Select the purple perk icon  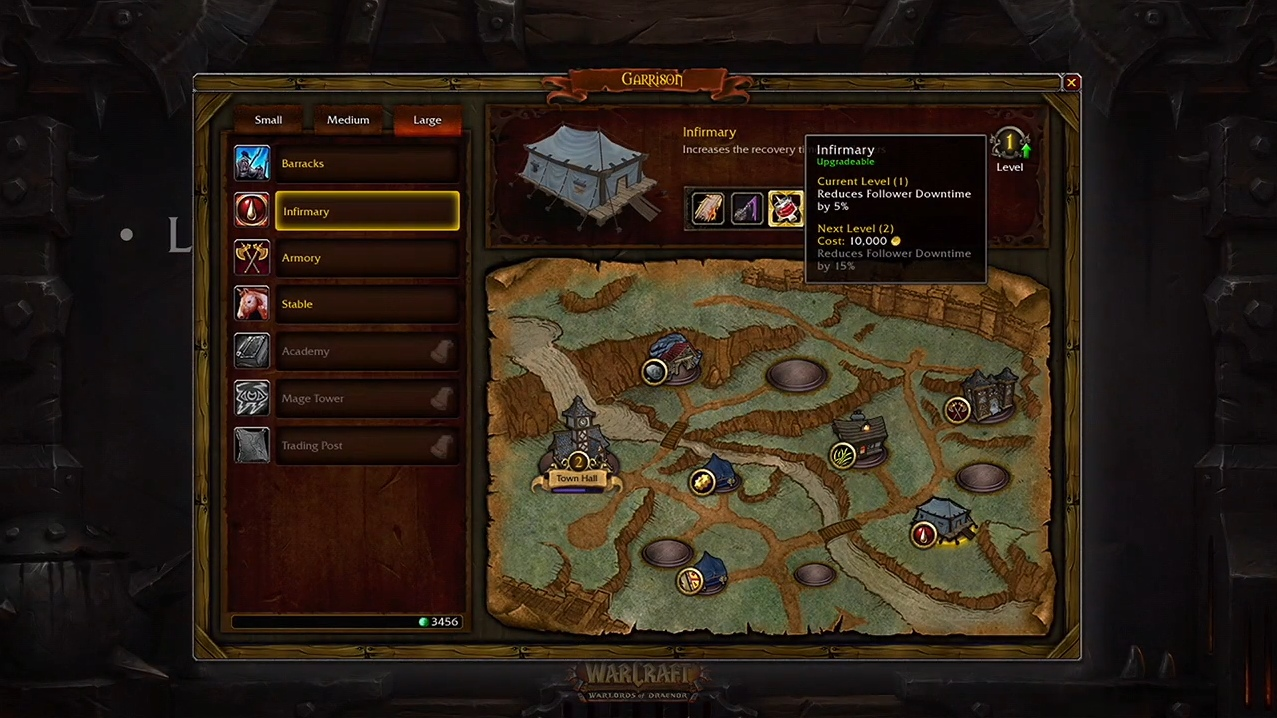[x=747, y=209]
